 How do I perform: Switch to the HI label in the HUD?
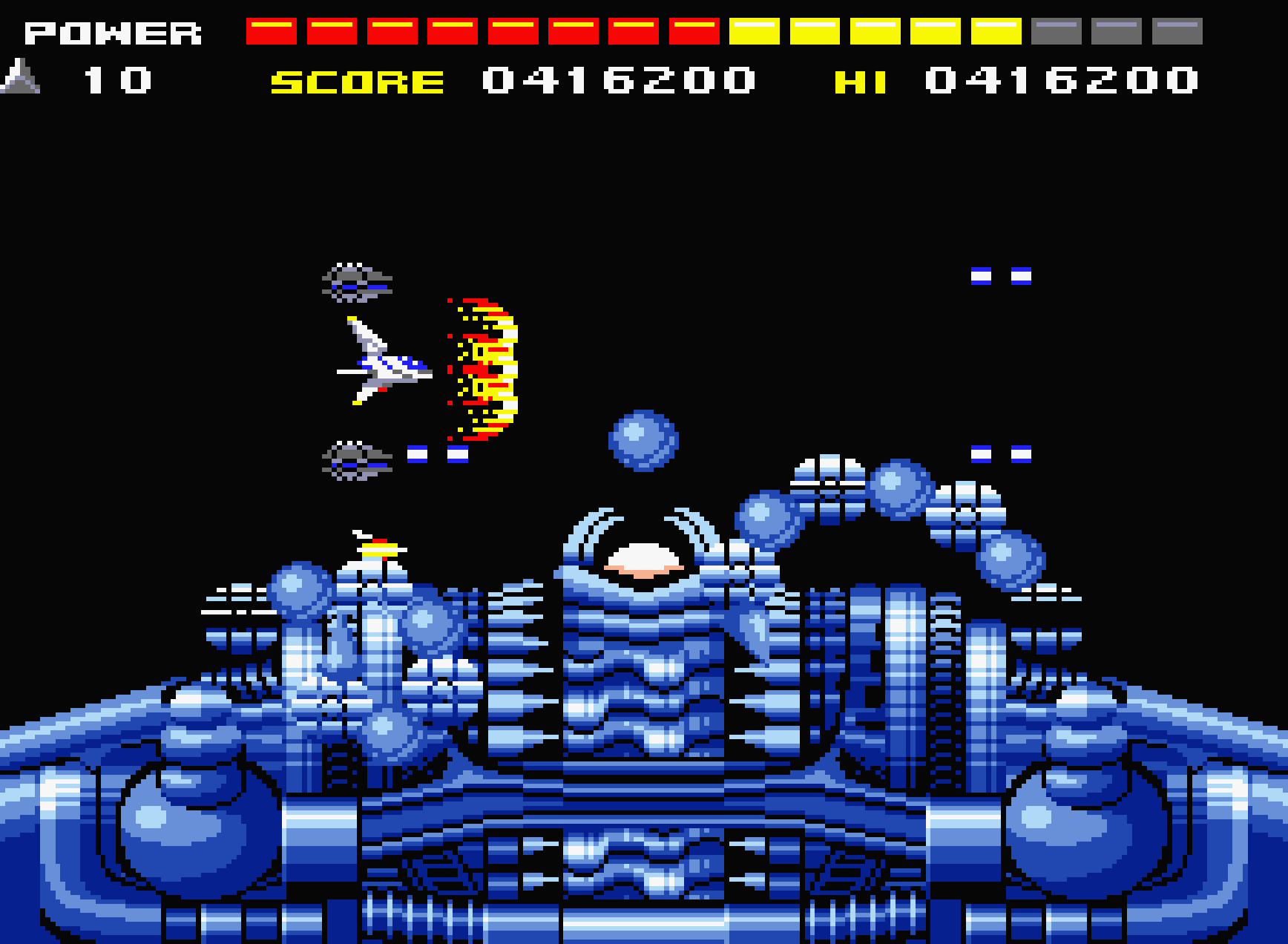(861, 82)
